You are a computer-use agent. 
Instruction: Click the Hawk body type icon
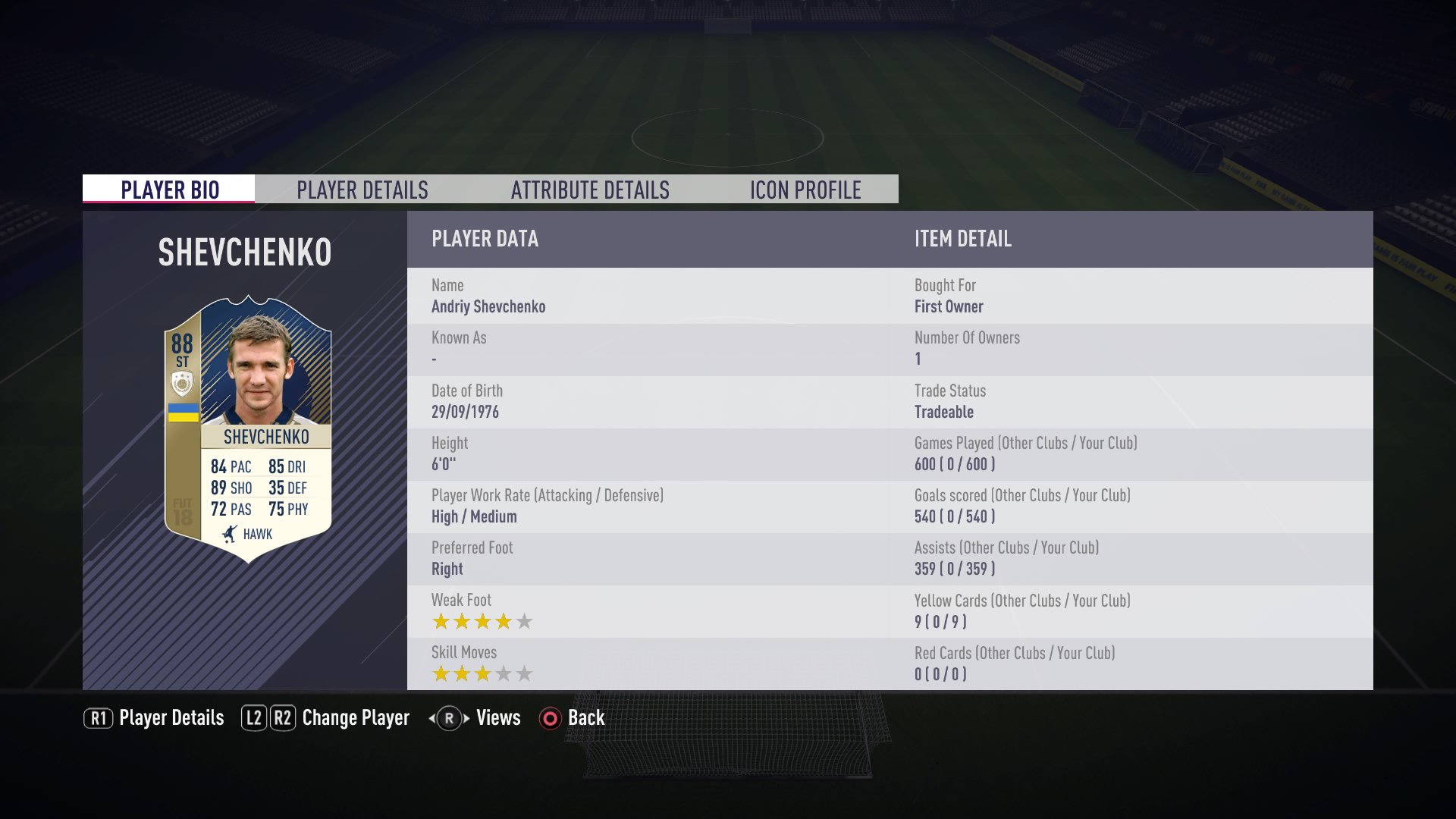coord(230,534)
